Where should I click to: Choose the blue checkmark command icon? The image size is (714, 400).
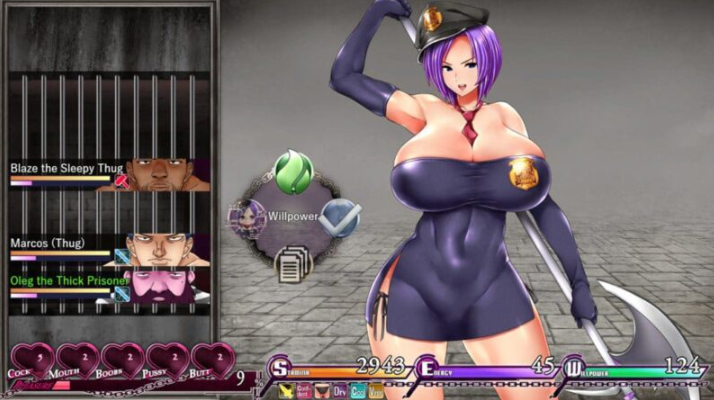click(x=341, y=213)
